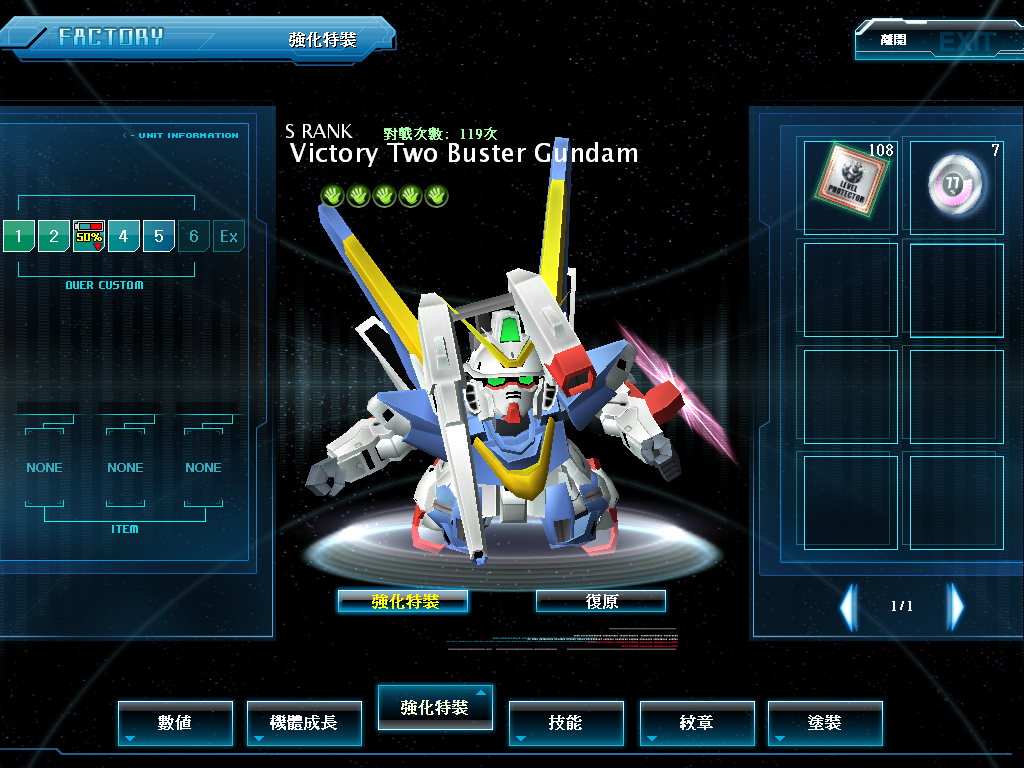Screen dimensions: 1024x768
Task: Open the 塗裝 paint tab
Action: tap(825, 723)
